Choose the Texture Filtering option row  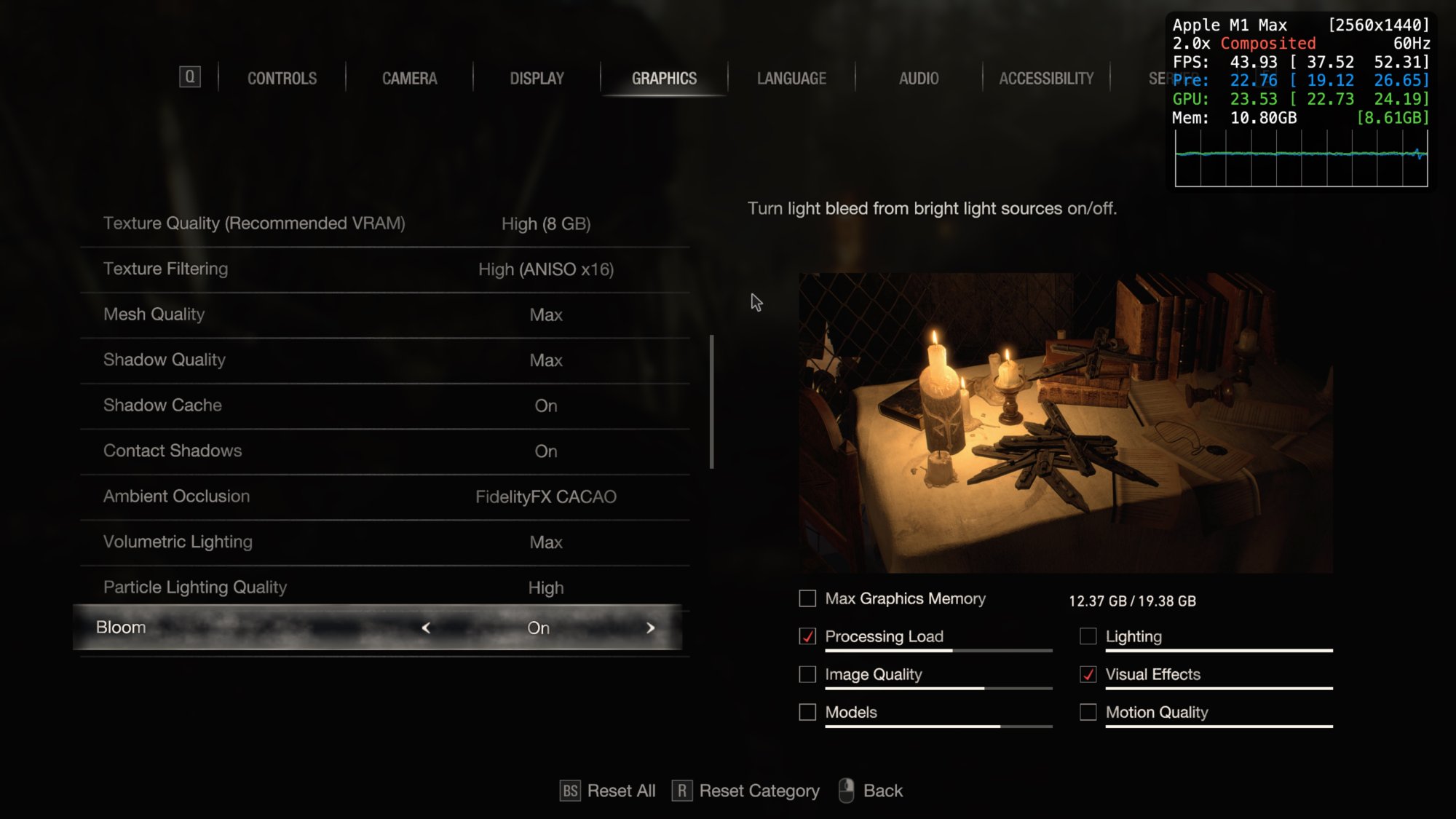click(x=384, y=269)
